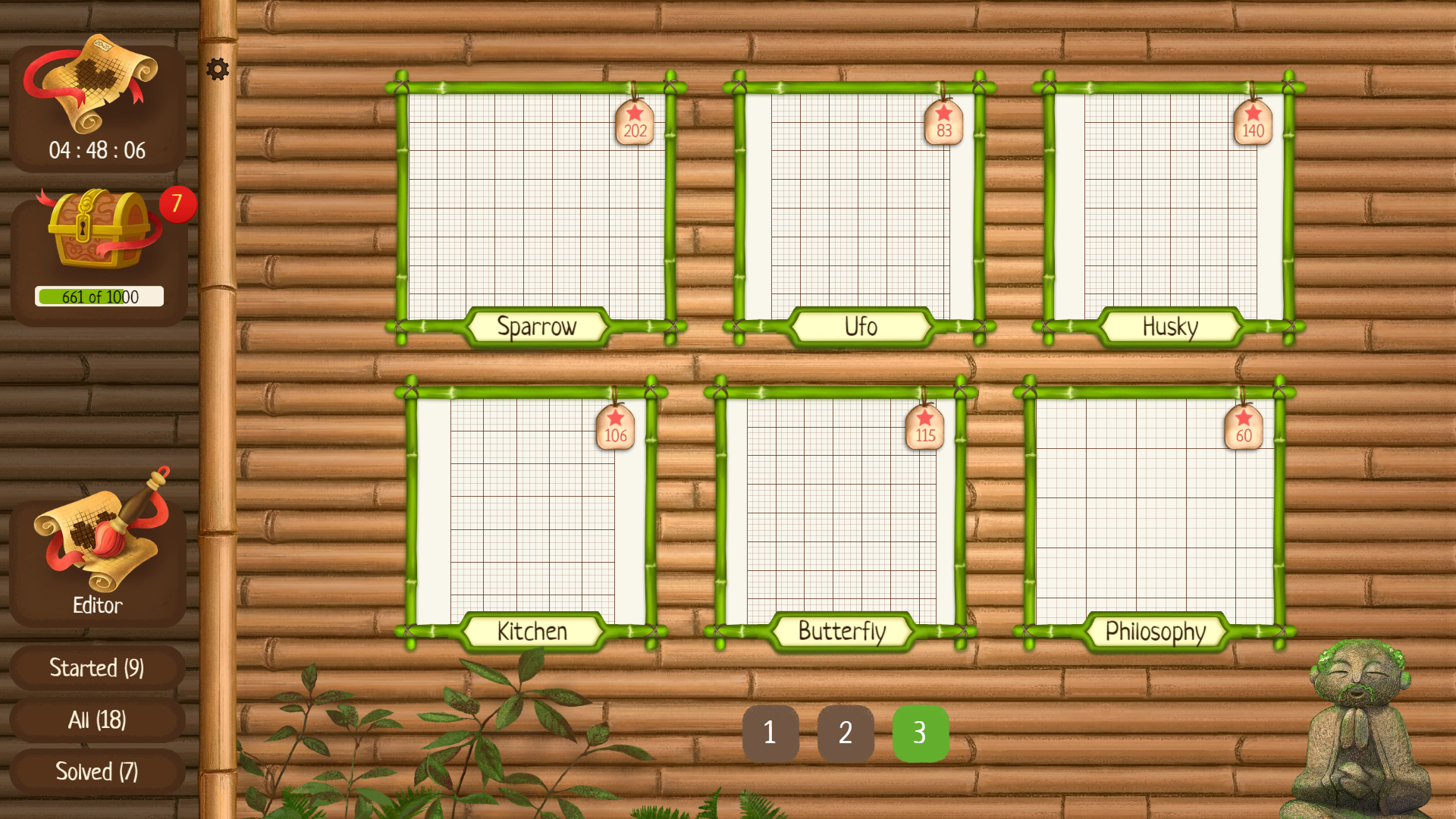Show All 18 puzzles
The height and width of the screenshot is (819, 1456).
pos(96,720)
